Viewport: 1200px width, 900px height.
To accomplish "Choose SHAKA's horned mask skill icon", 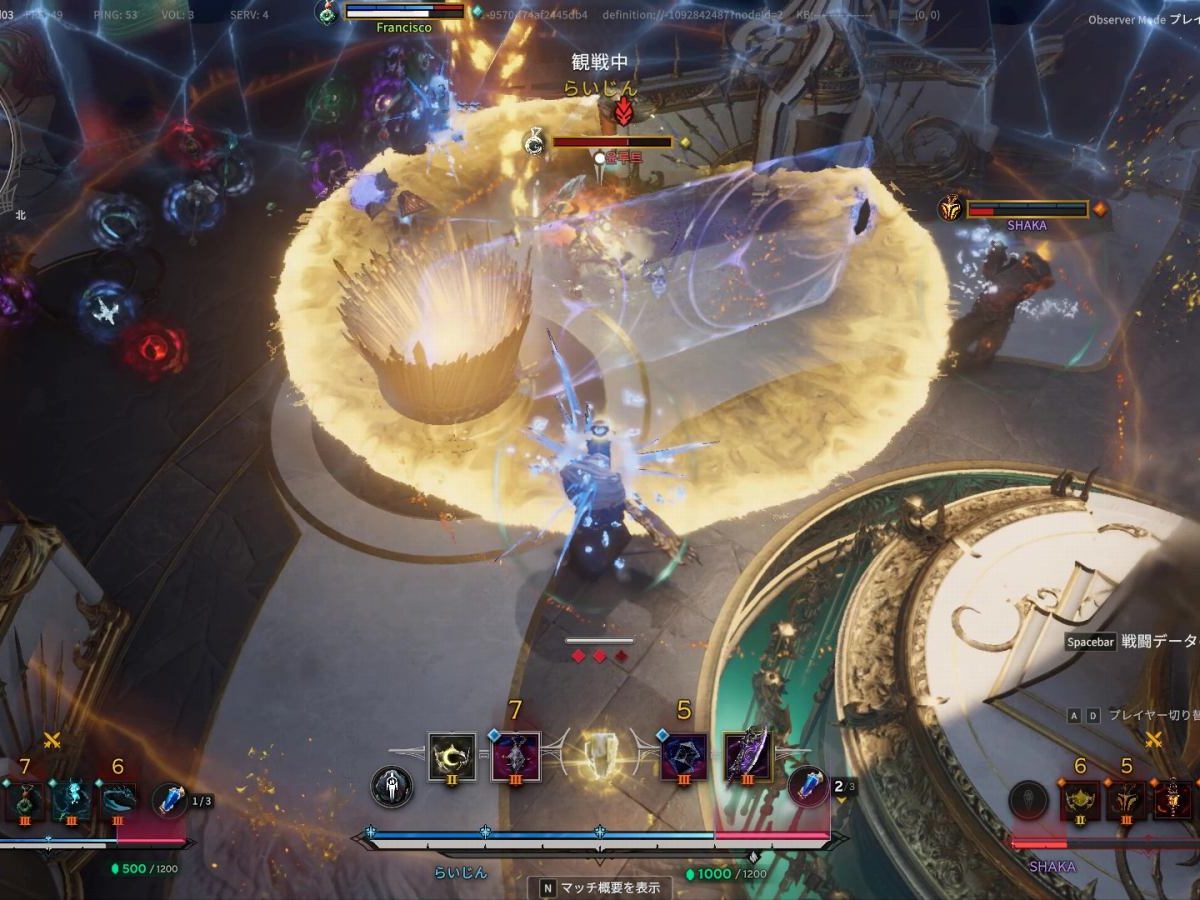I will coord(1127,800).
